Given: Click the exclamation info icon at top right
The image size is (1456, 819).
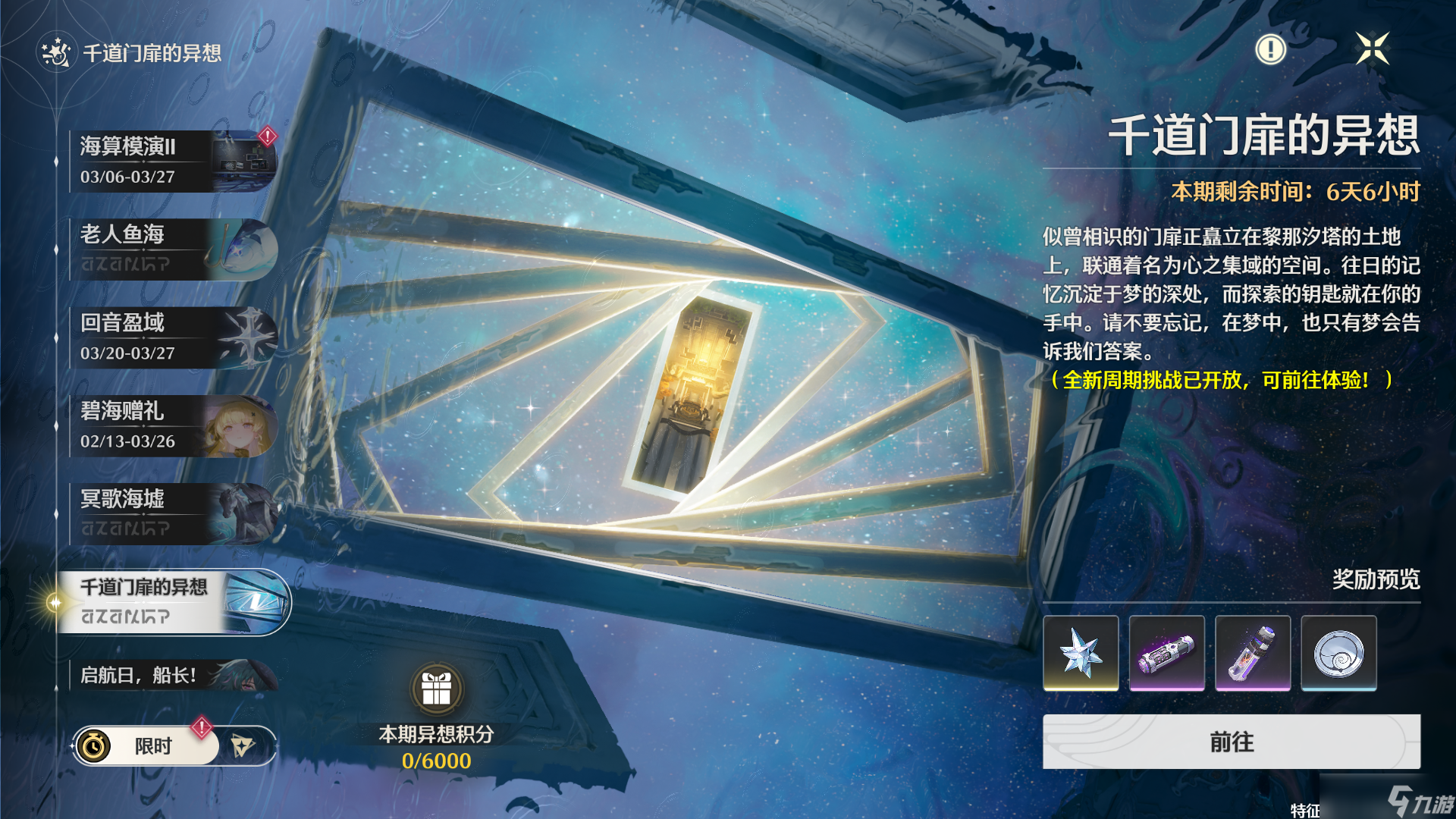Looking at the screenshot, I should (x=1271, y=49).
